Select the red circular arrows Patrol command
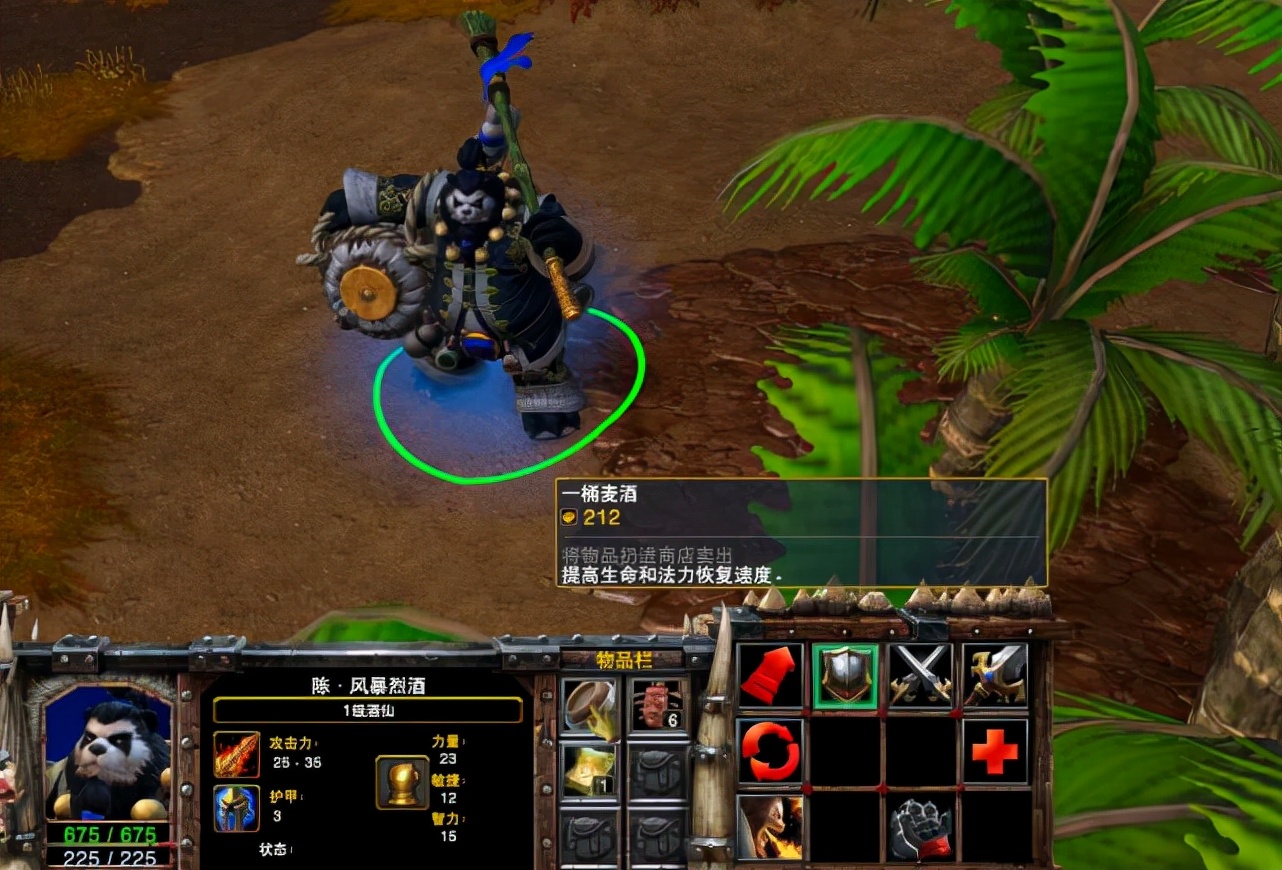The width and height of the screenshot is (1282, 870). click(770, 751)
